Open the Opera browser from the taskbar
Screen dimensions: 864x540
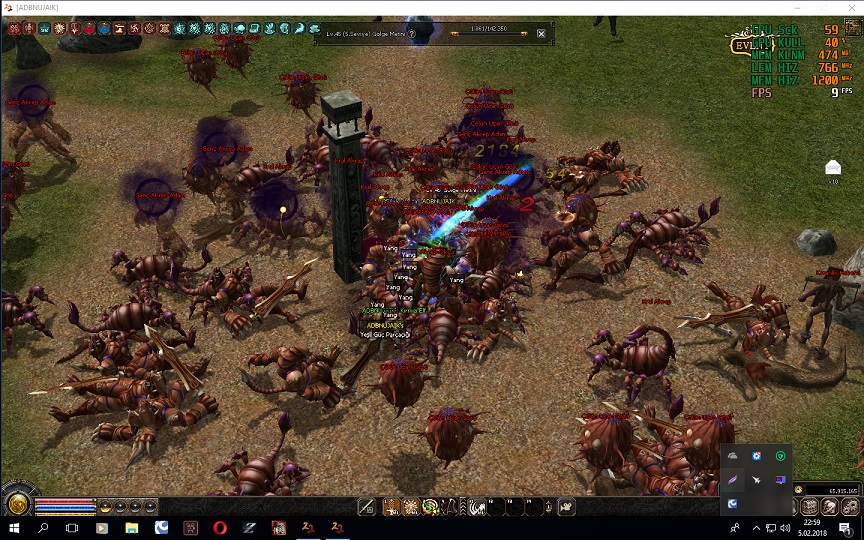coord(219,527)
